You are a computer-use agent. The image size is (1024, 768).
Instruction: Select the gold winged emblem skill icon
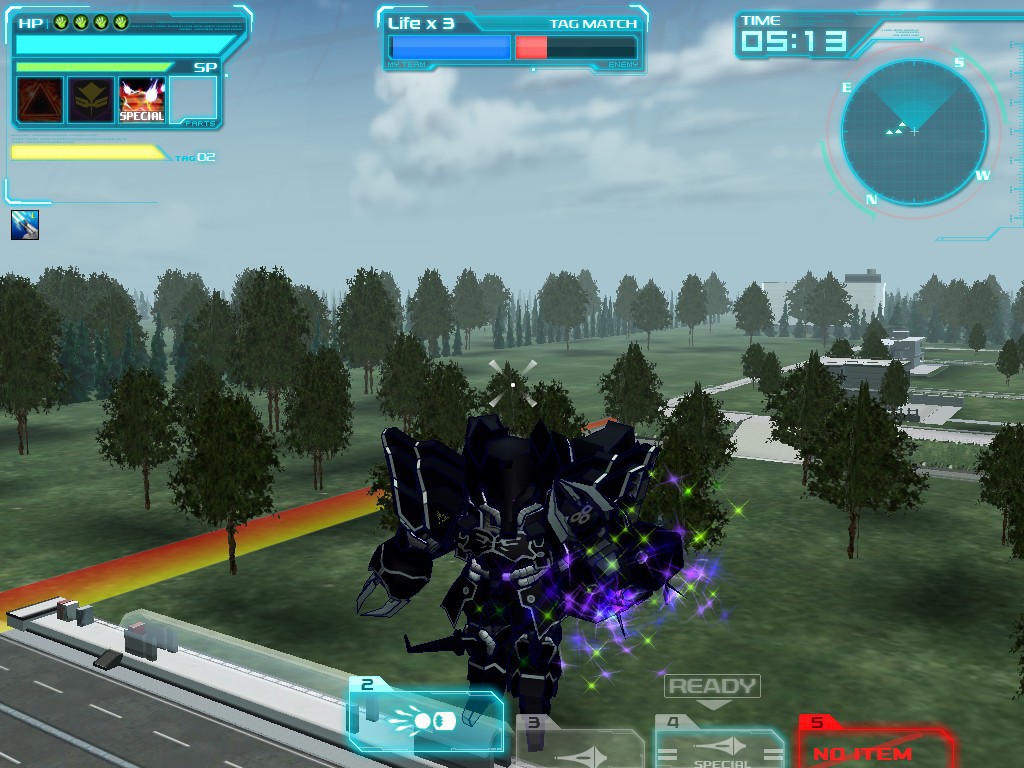point(91,100)
